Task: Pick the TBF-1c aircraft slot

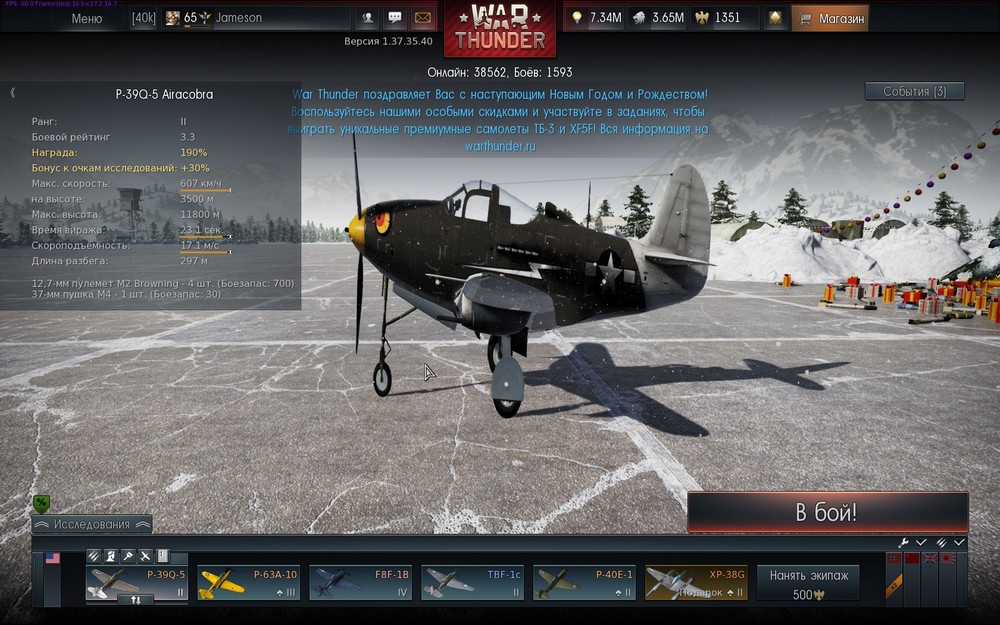Action: (472, 582)
